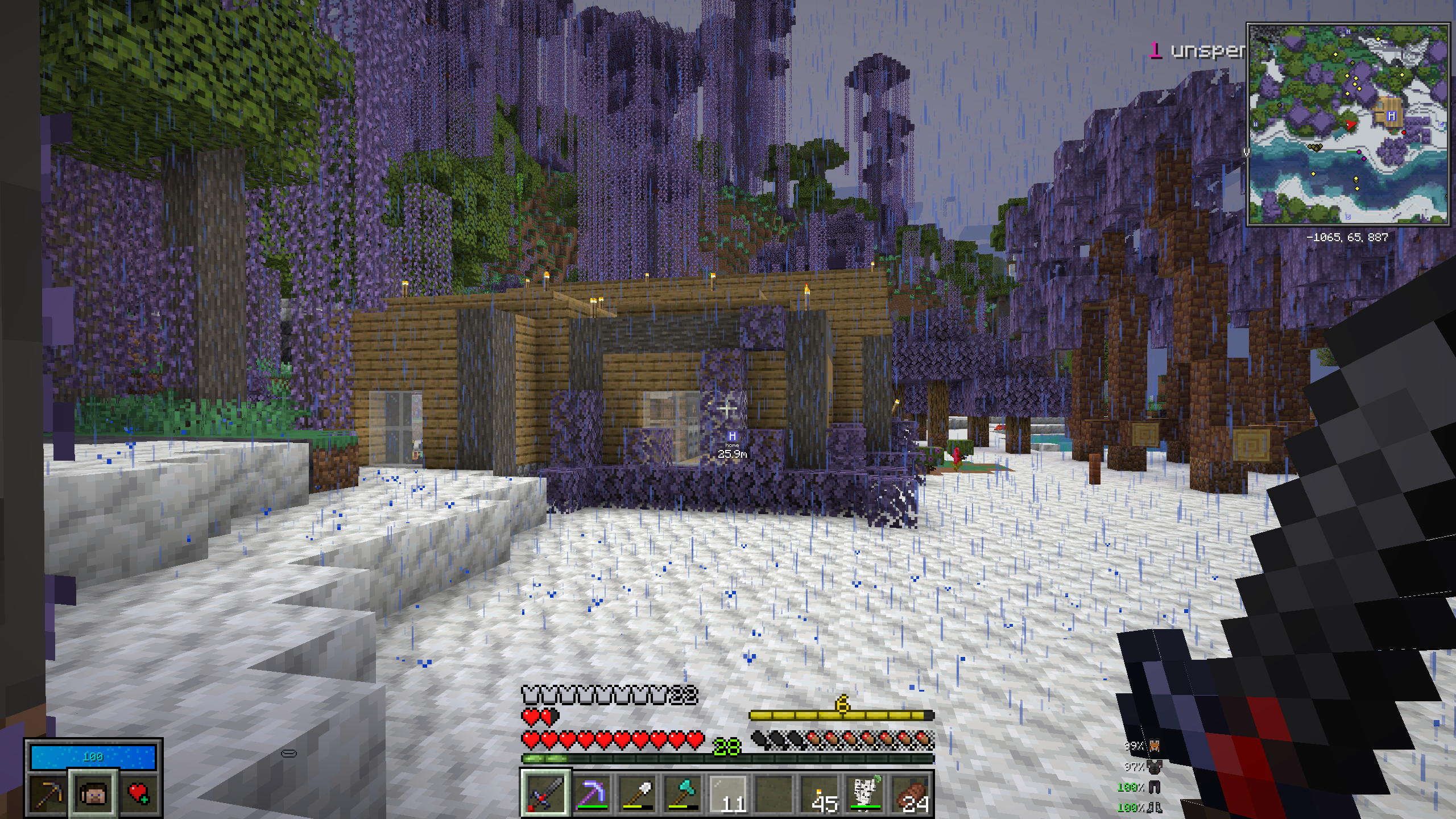Choose the cooked meat stack of 24
Screen dimensions: 1456x819
click(911, 793)
